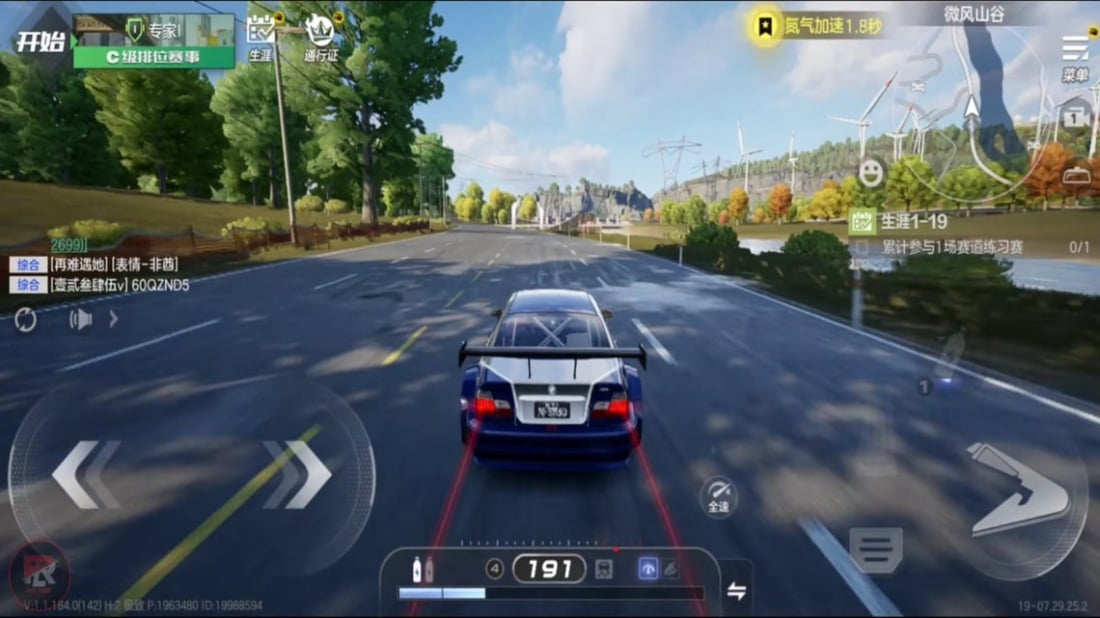Open the 菜单 menu

1075,56
